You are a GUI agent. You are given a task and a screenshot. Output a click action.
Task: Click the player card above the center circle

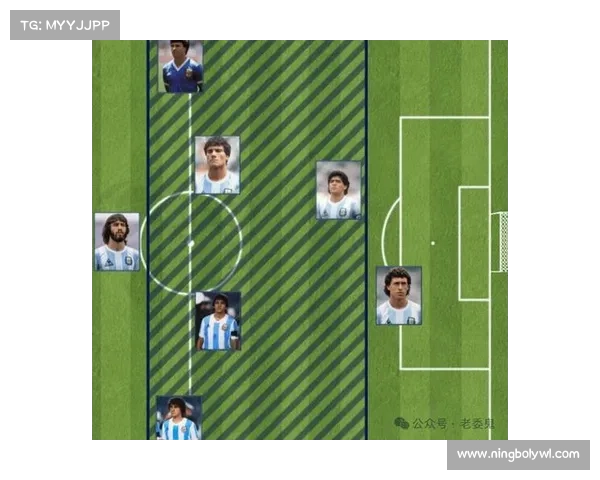(217, 165)
